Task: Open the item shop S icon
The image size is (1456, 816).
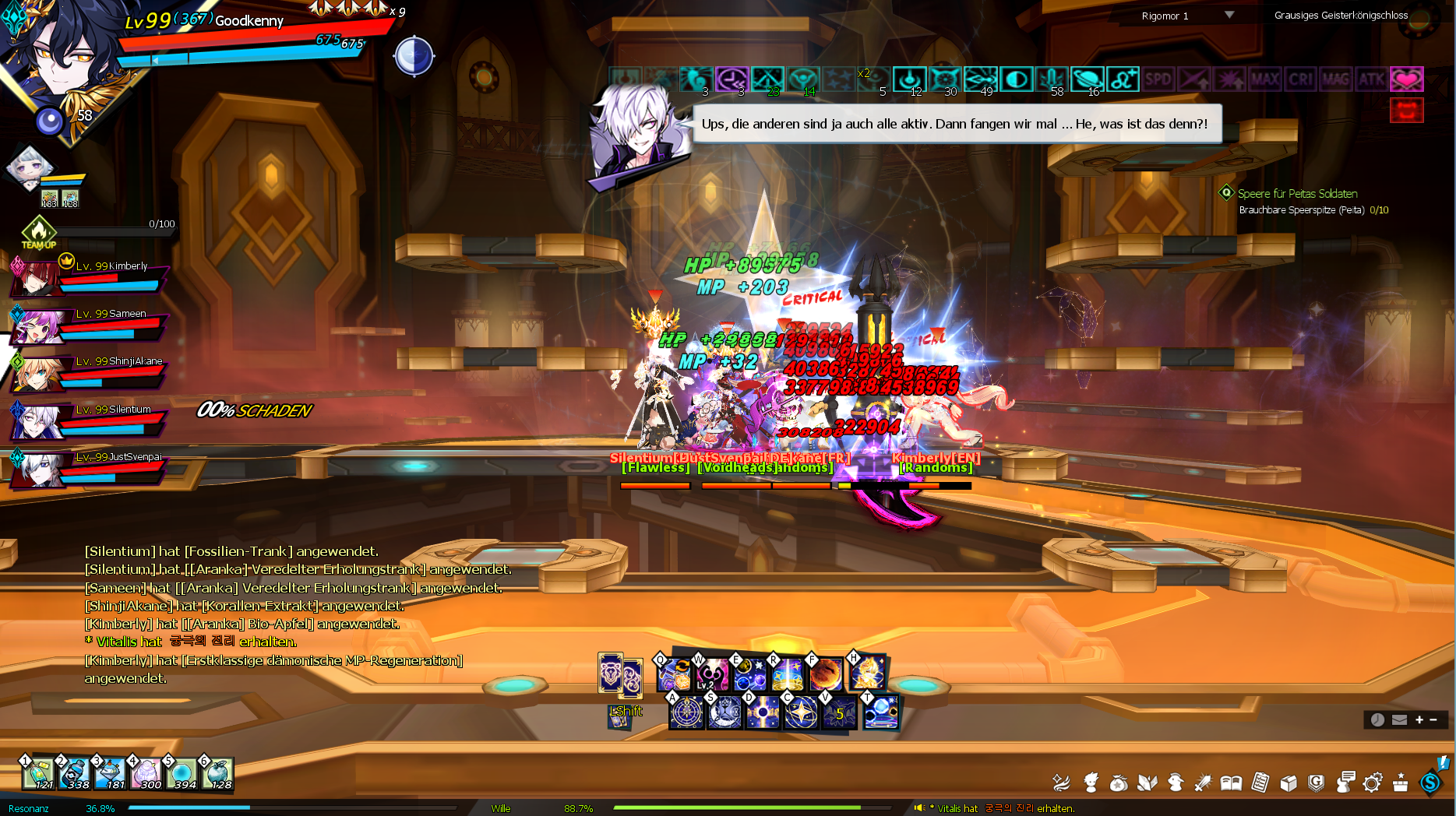Action: click(1430, 782)
